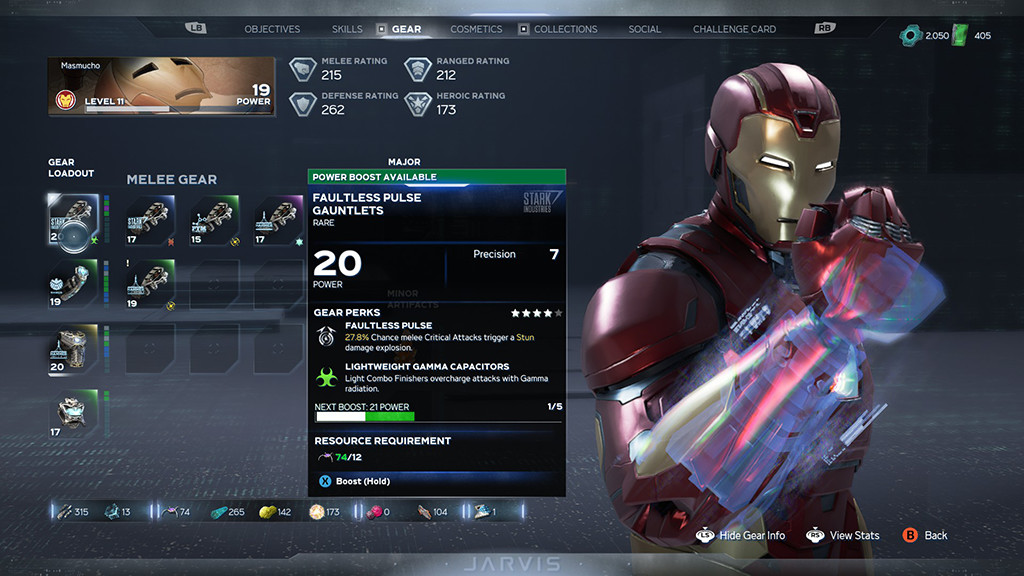Open the View Stats panel

coord(843,535)
